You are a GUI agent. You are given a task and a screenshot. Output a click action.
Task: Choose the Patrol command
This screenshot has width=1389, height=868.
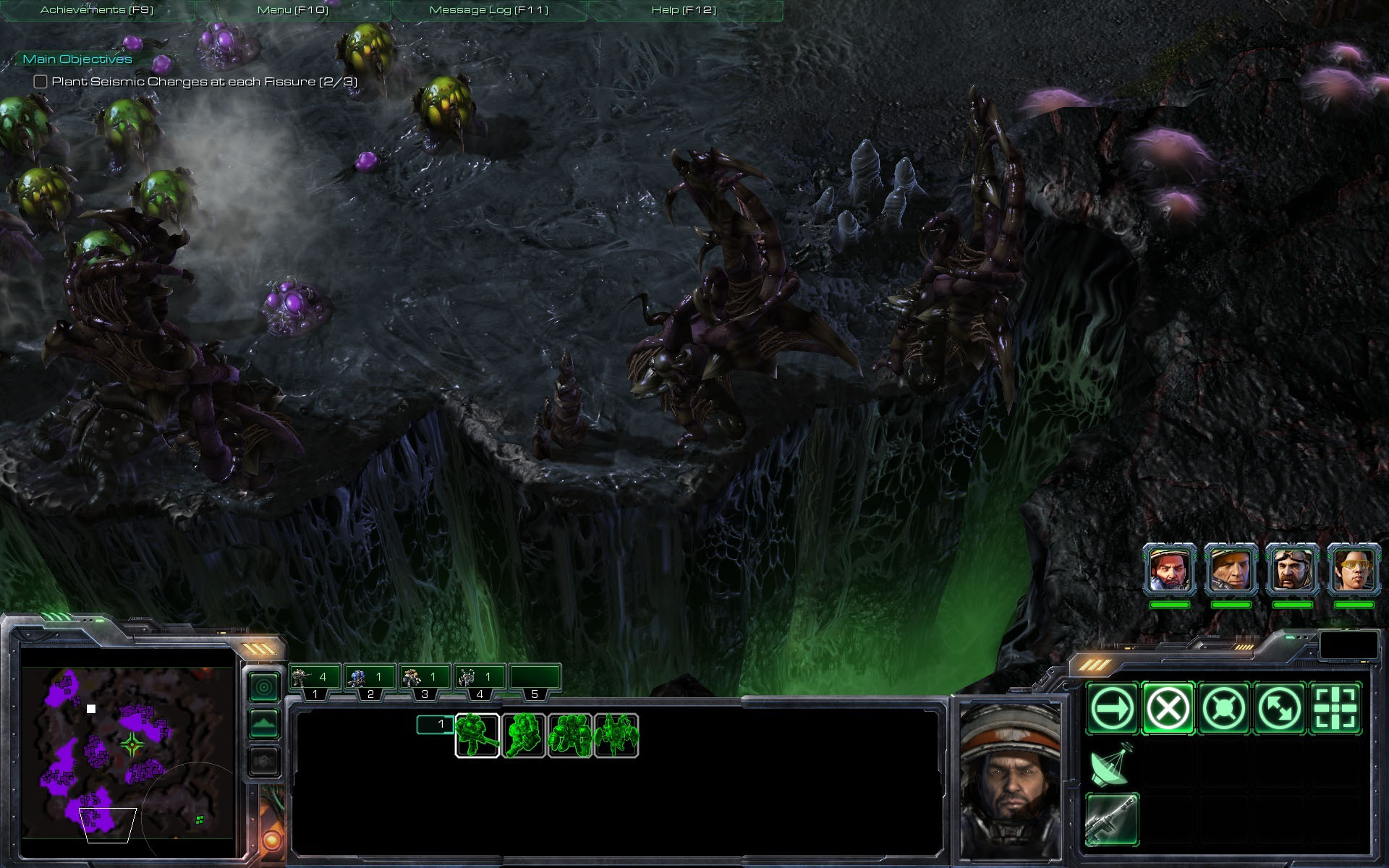[x=1279, y=709]
